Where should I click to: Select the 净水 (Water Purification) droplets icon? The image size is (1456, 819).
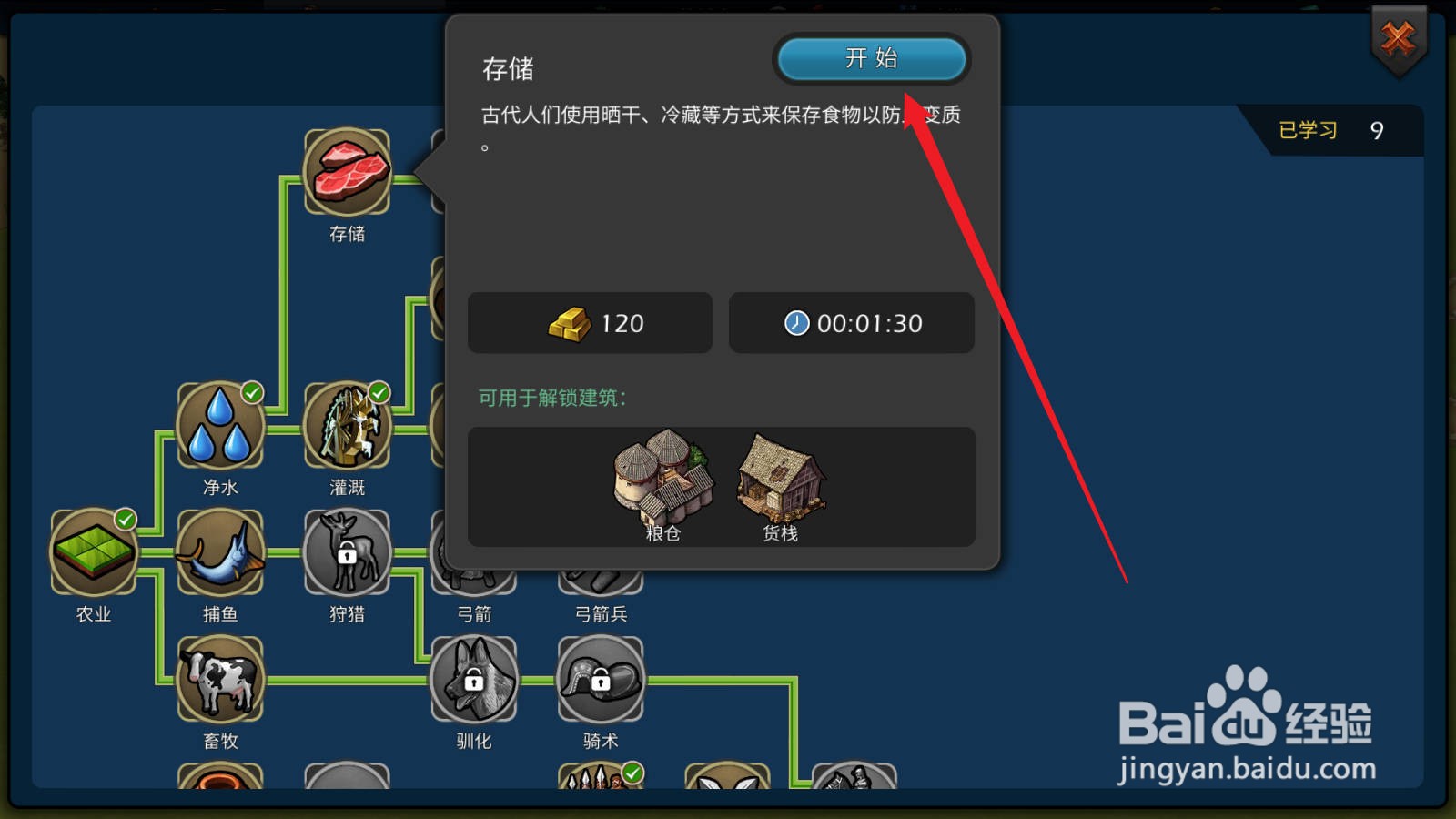[x=219, y=428]
